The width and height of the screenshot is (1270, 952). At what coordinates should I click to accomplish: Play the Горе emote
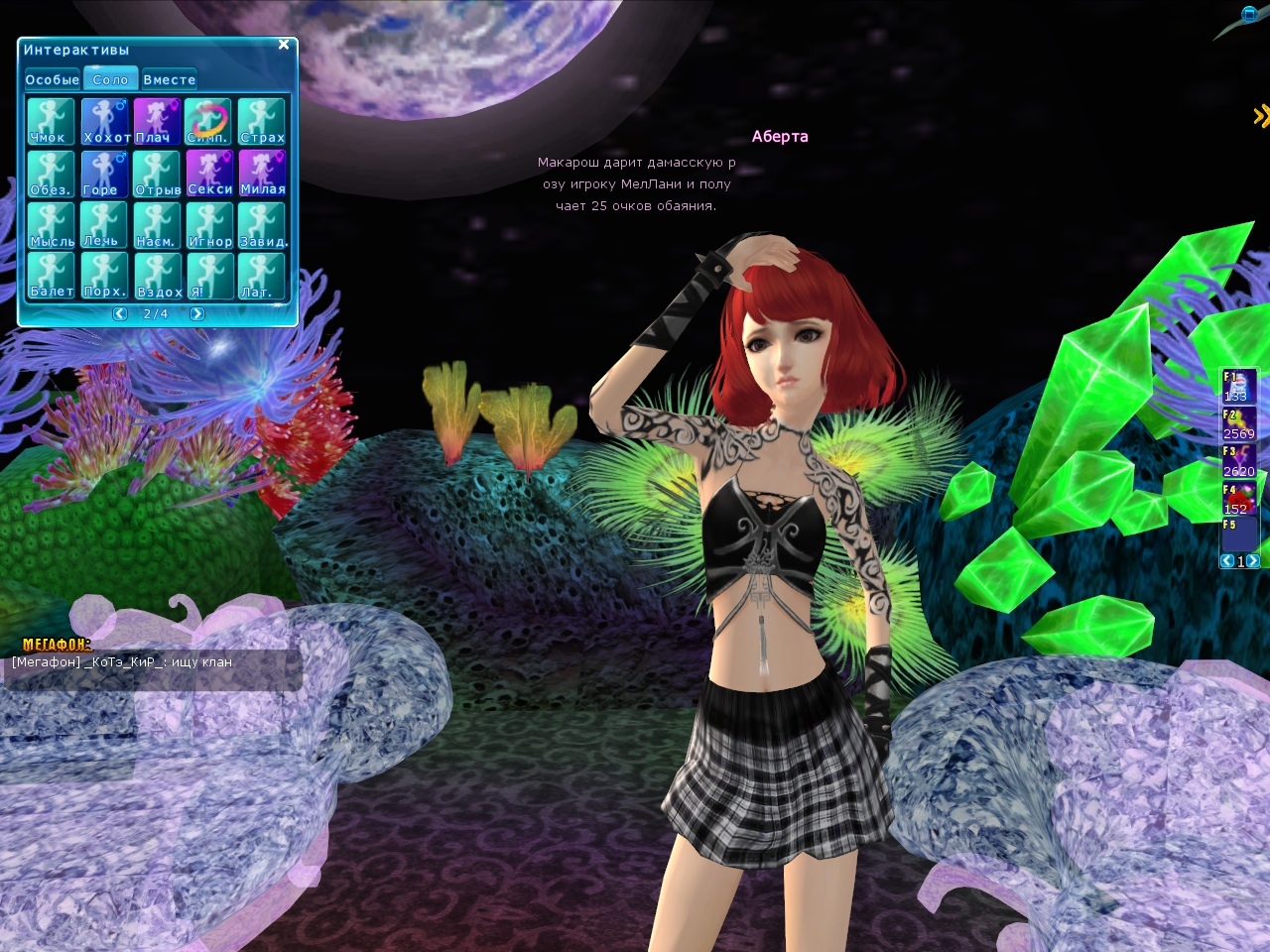coord(104,173)
